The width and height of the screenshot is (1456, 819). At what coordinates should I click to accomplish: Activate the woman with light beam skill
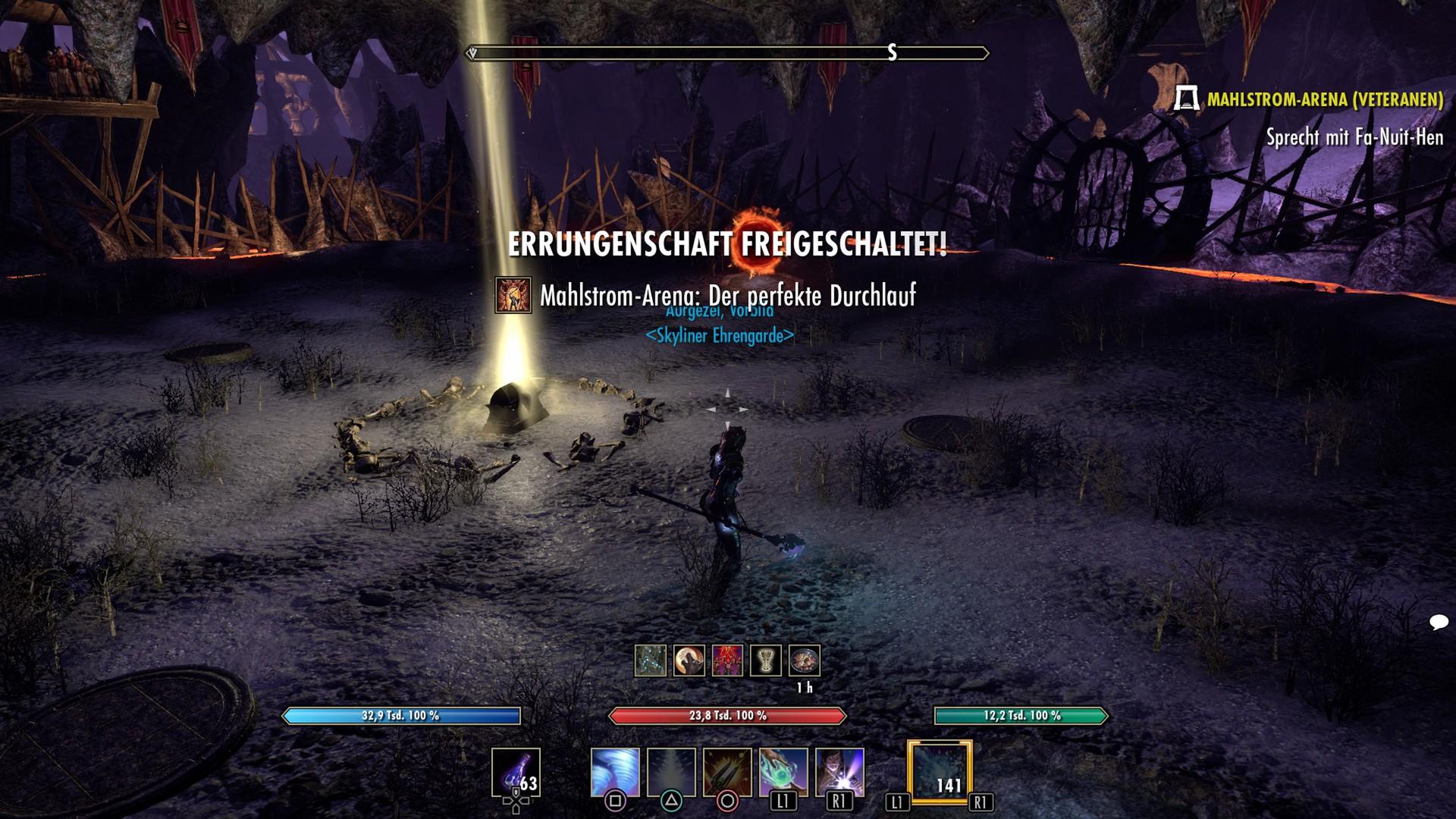(839, 773)
